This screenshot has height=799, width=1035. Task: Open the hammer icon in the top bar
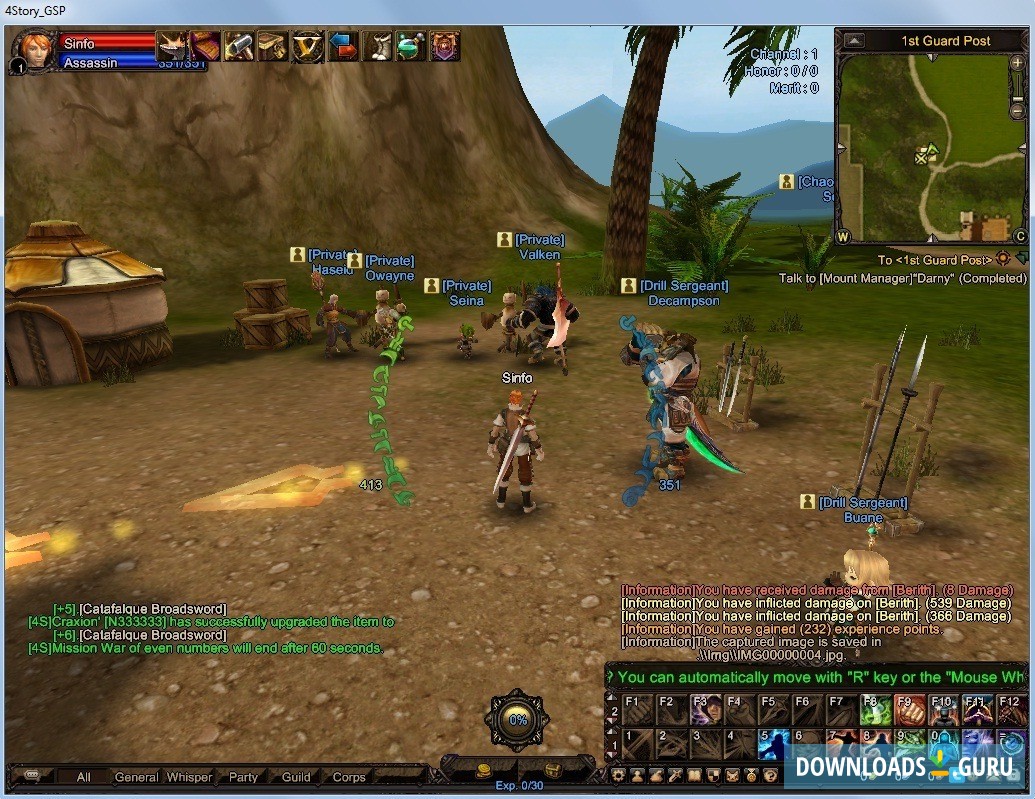(x=239, y=46)
